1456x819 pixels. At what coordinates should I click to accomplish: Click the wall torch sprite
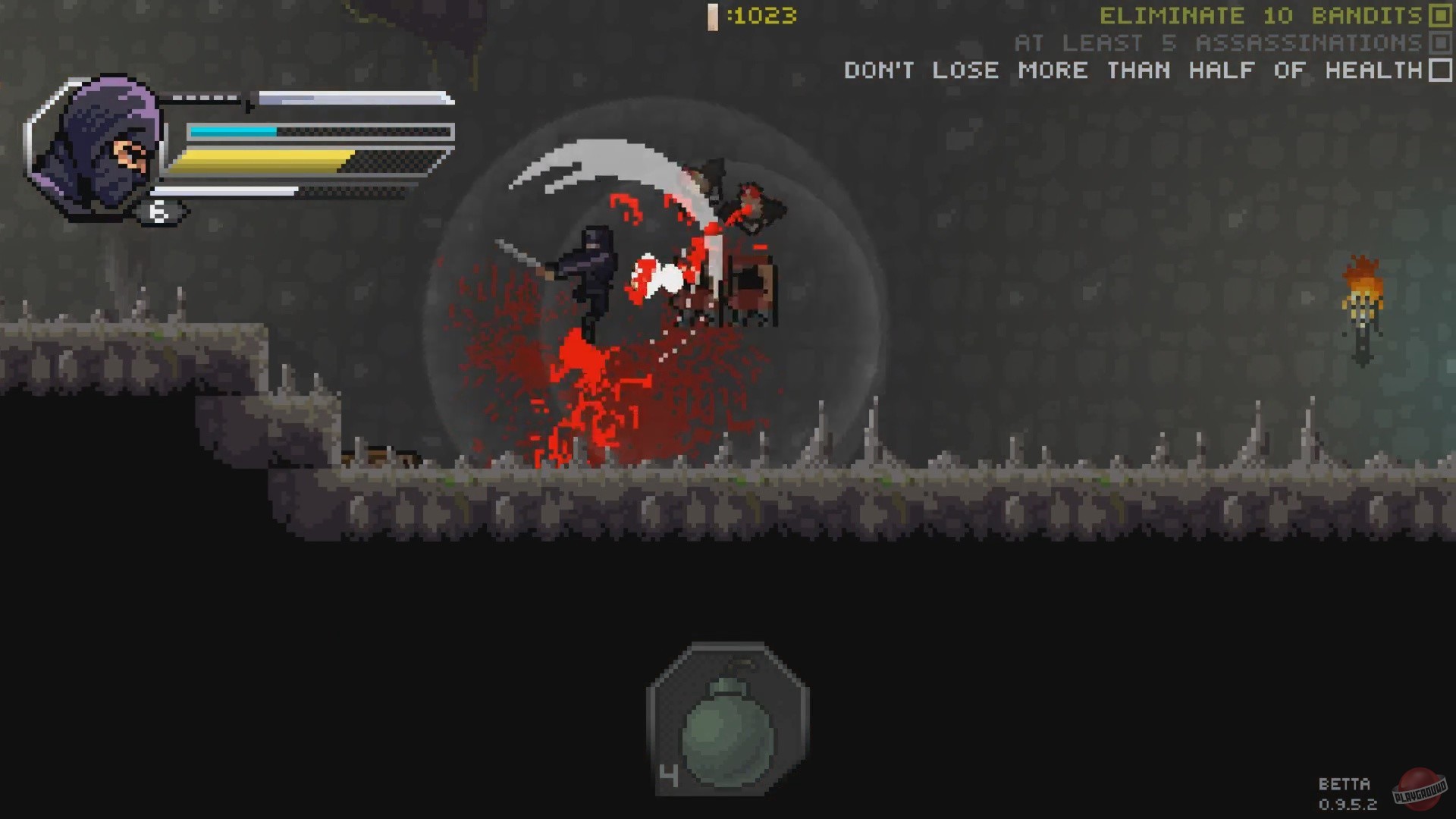point(1360,303)
